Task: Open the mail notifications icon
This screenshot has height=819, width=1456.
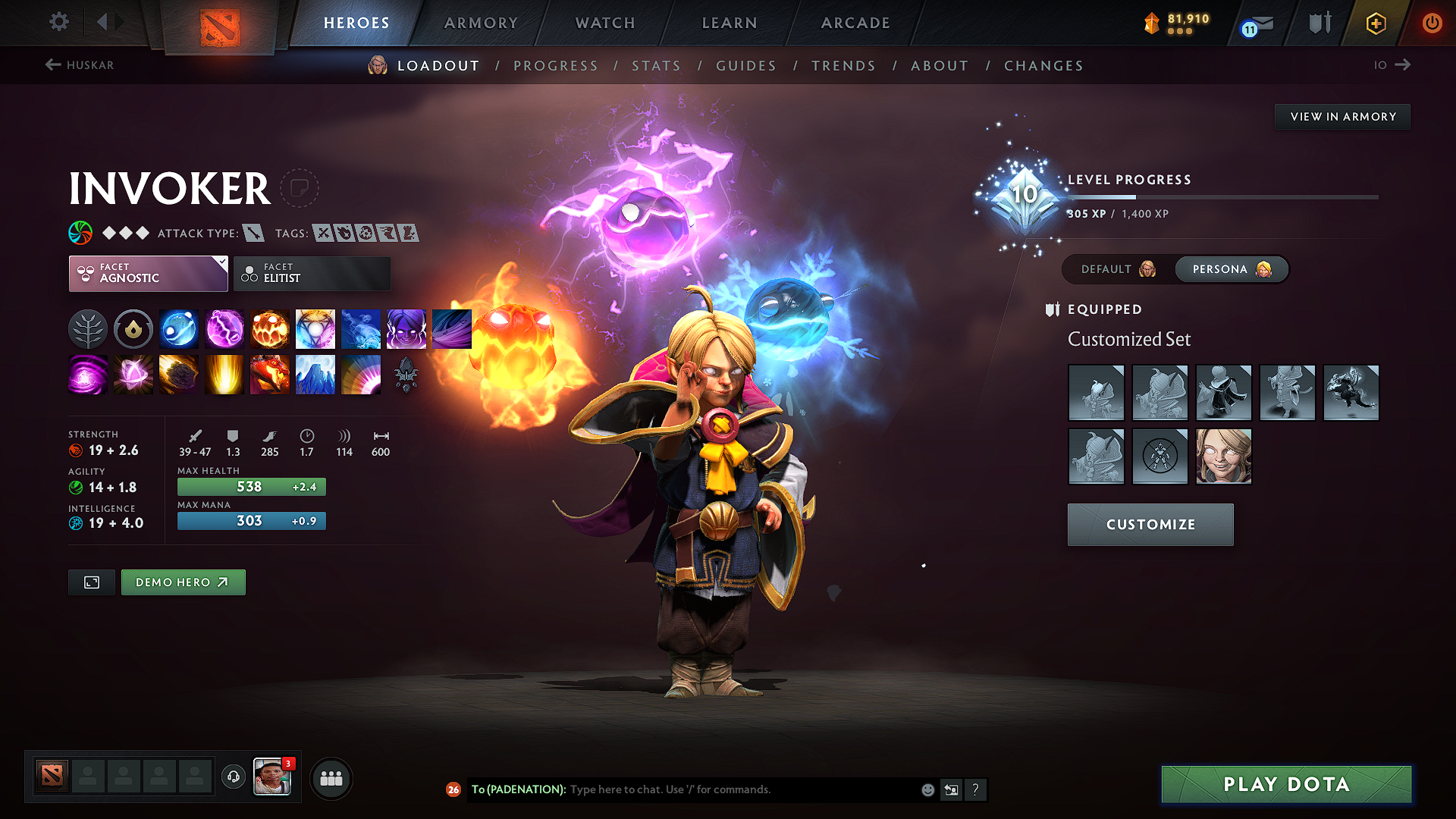Action: [1255, 23]
